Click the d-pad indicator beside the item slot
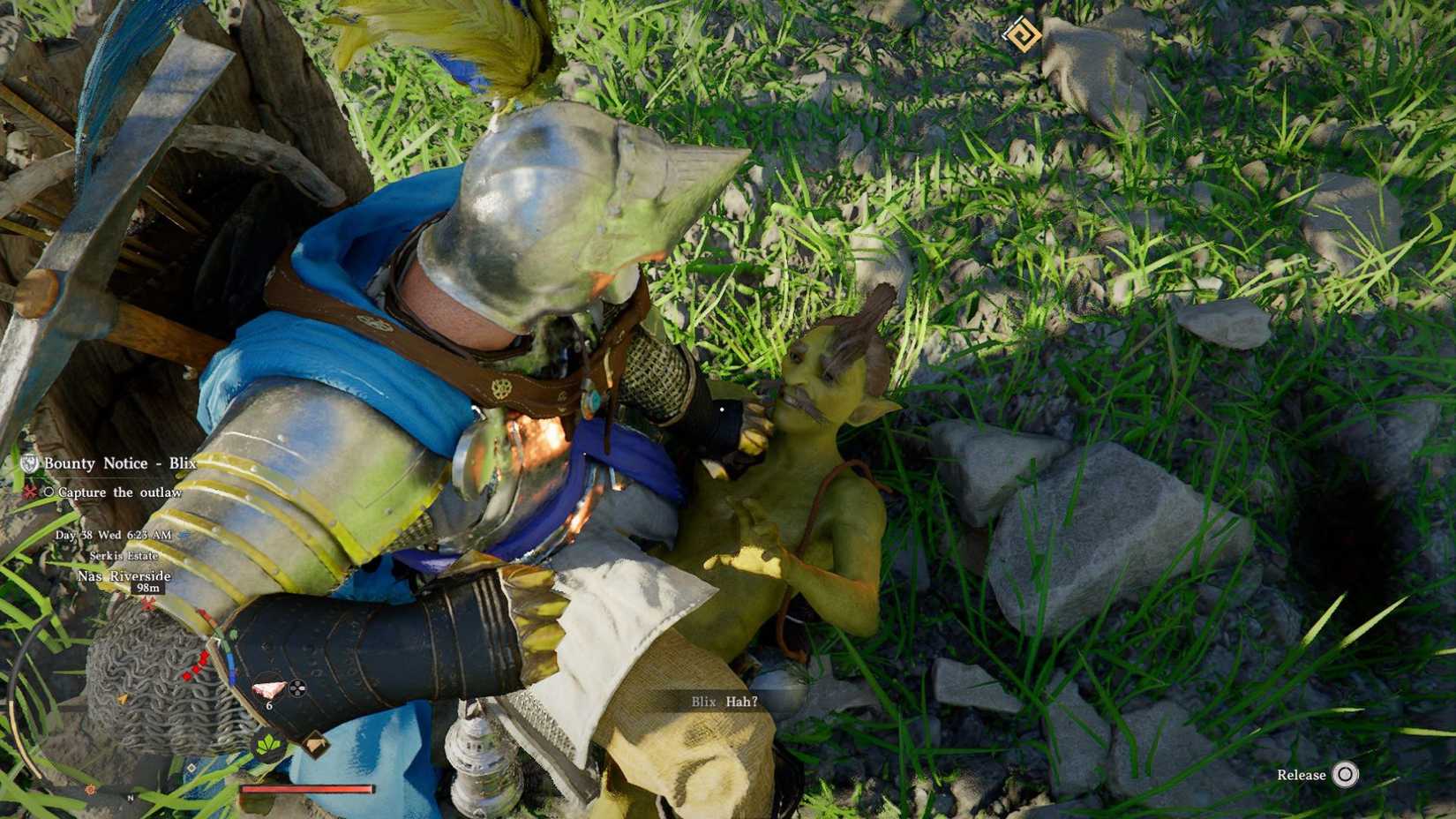 (x=298, y=688)
